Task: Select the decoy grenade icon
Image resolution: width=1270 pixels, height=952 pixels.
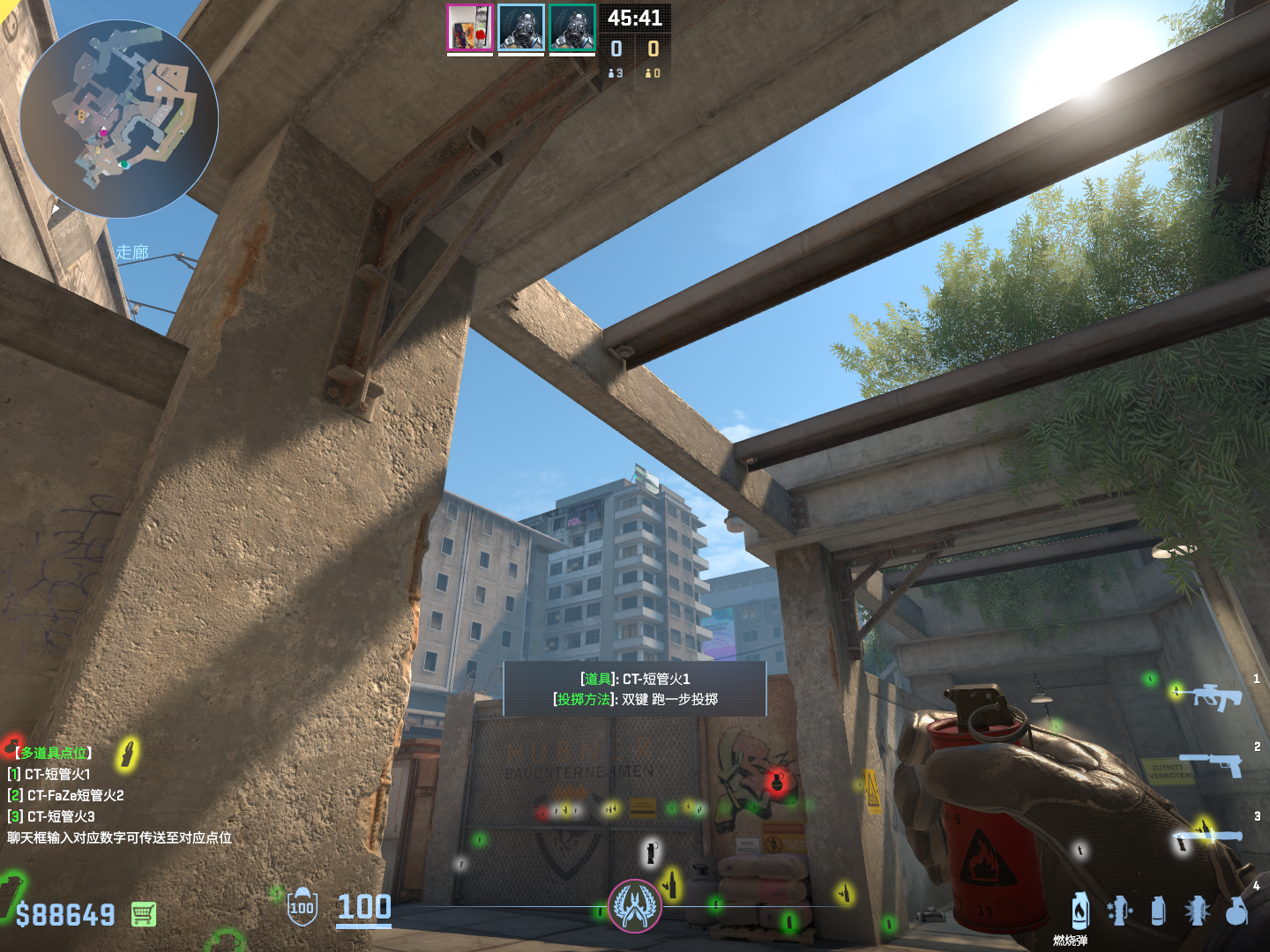Action: click(x=1119, y=911)
